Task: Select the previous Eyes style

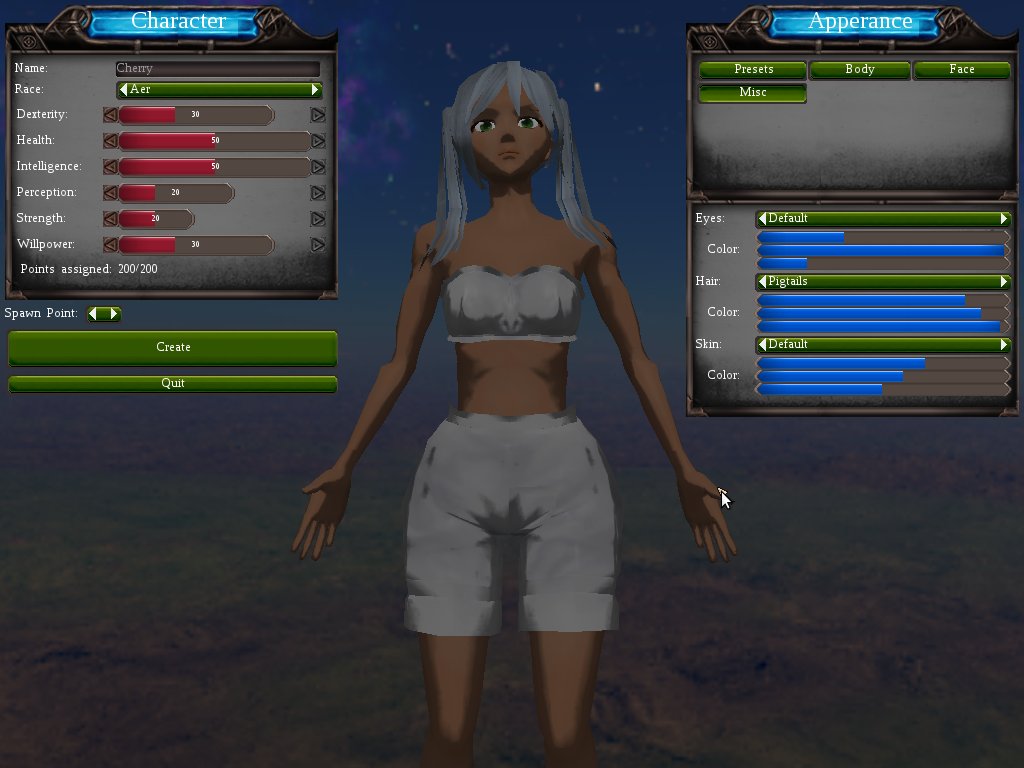Action: (763, 219)
